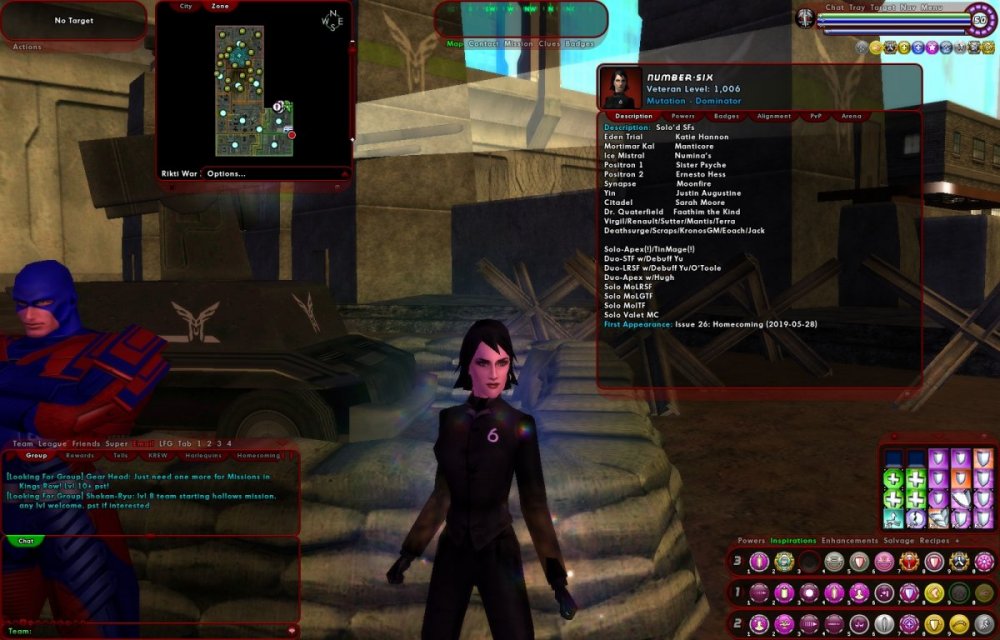Open the LFG window

pos(167,444)
